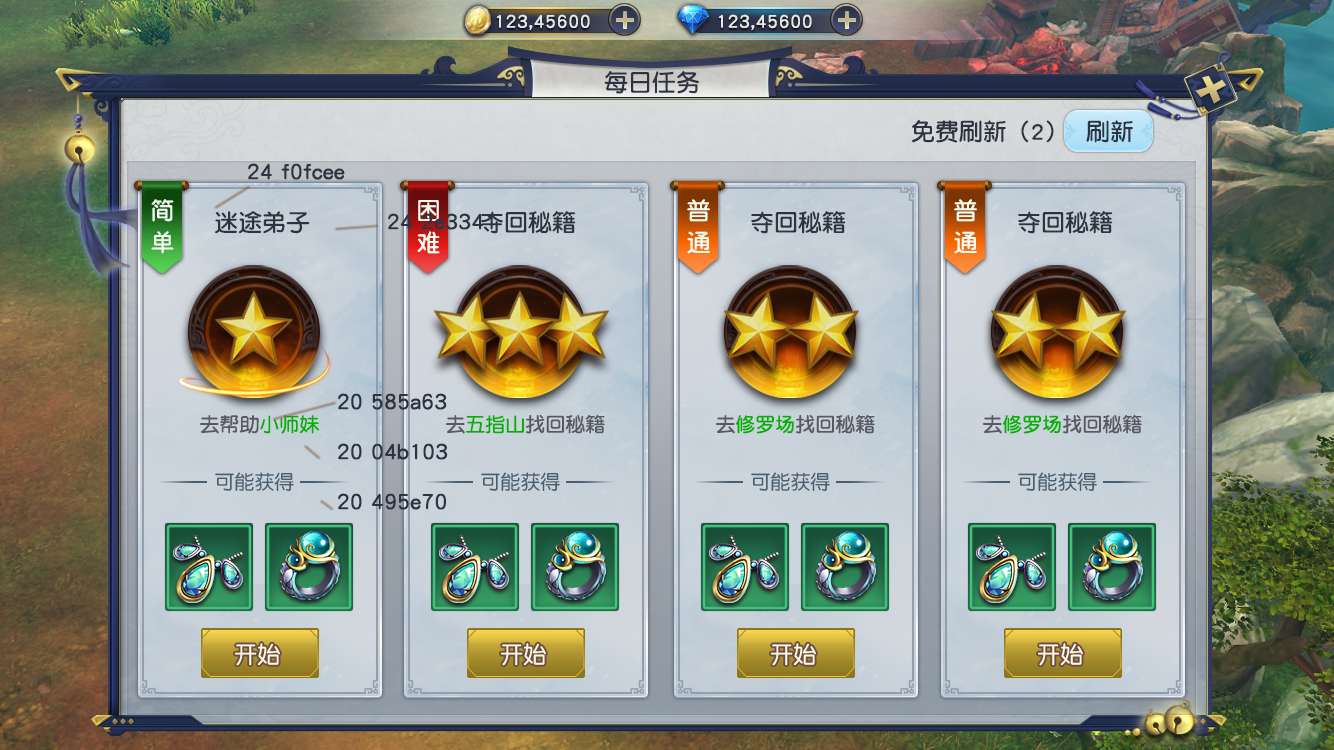The height and width of the screenshot is (750, 1334).
Task: Click the gold coin currency icon
Action: click(x=479, y=19)
